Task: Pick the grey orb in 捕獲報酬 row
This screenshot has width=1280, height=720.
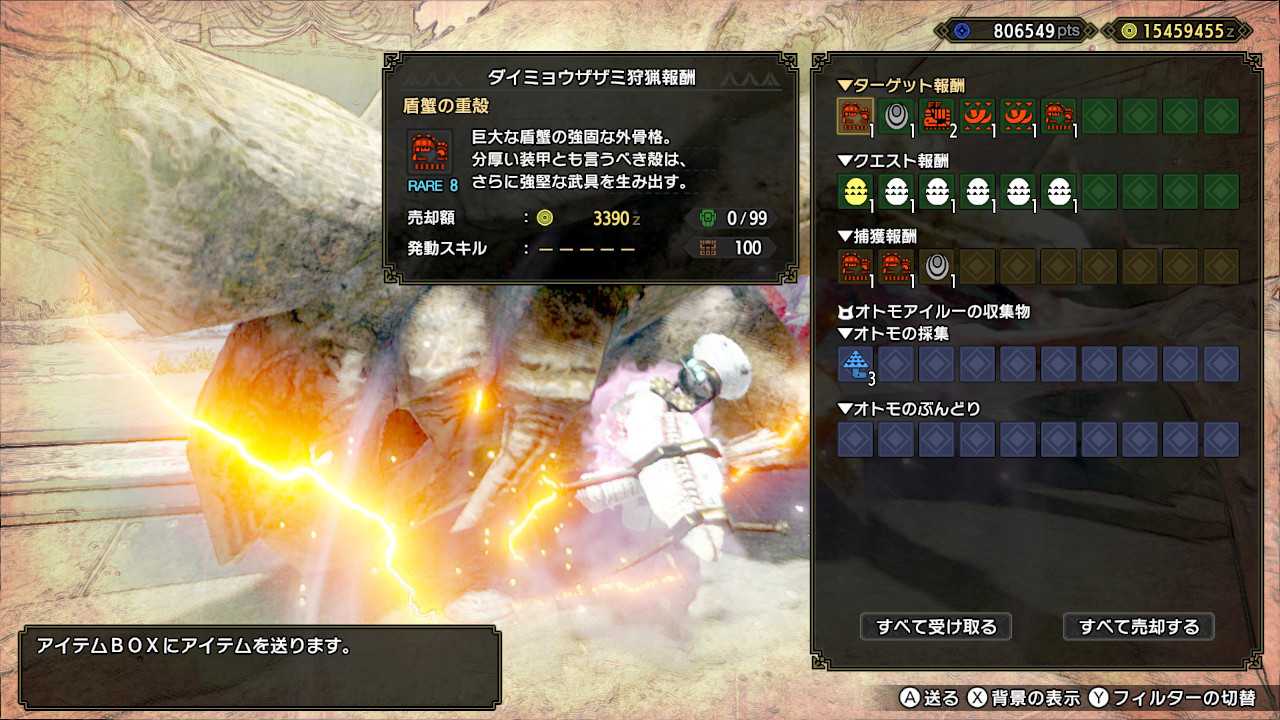Action: pyautogui.click(x=937, y=266)
